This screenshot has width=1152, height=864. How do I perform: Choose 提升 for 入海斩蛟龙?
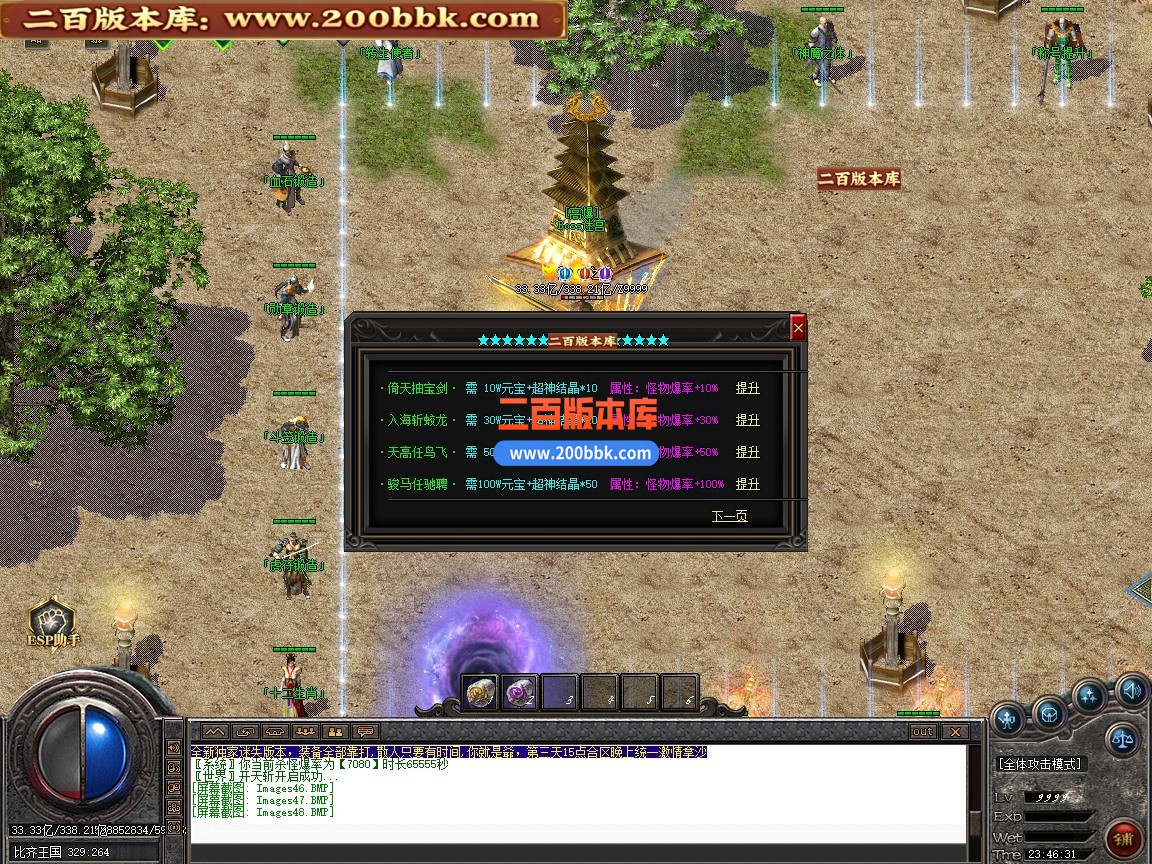tap(747, 420)
